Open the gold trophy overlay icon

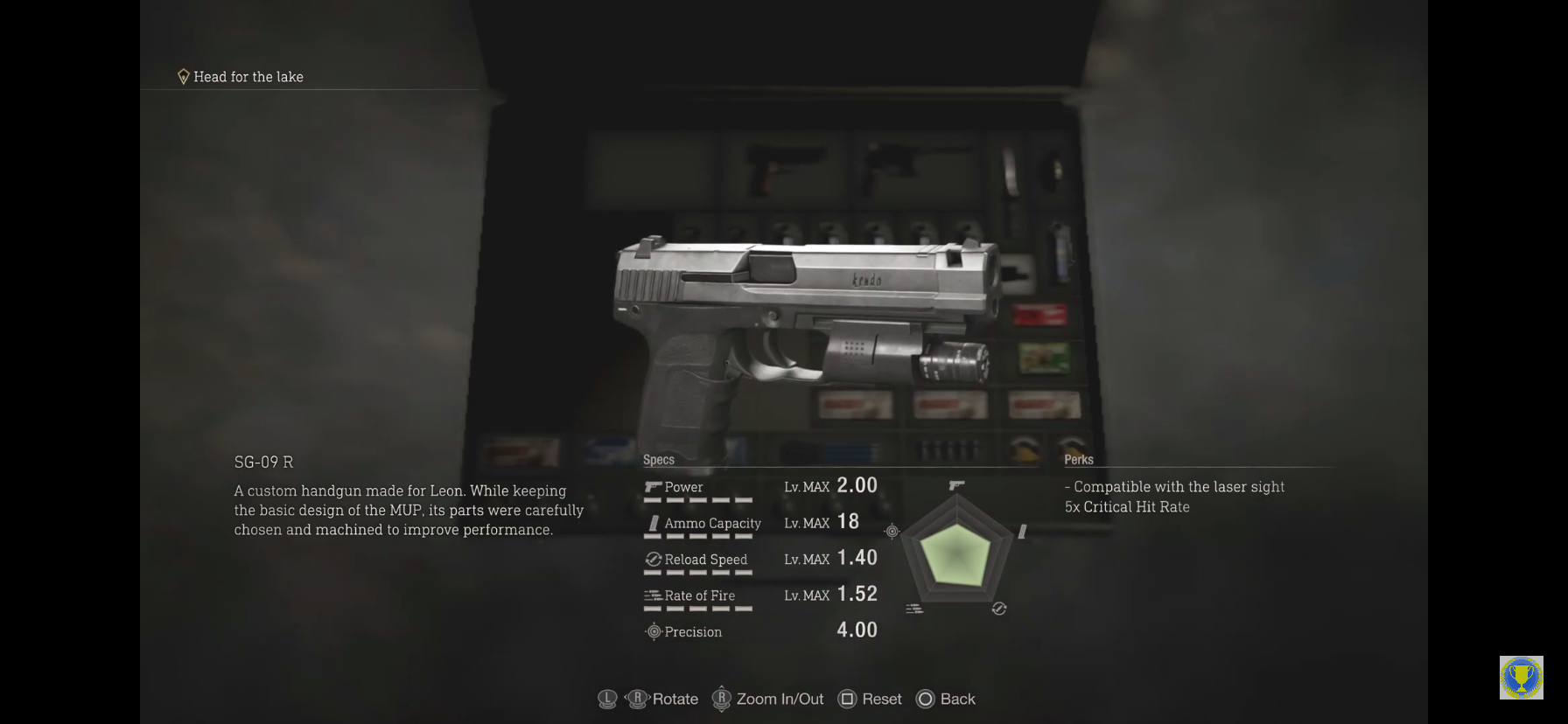click(x=1521, y=678)
